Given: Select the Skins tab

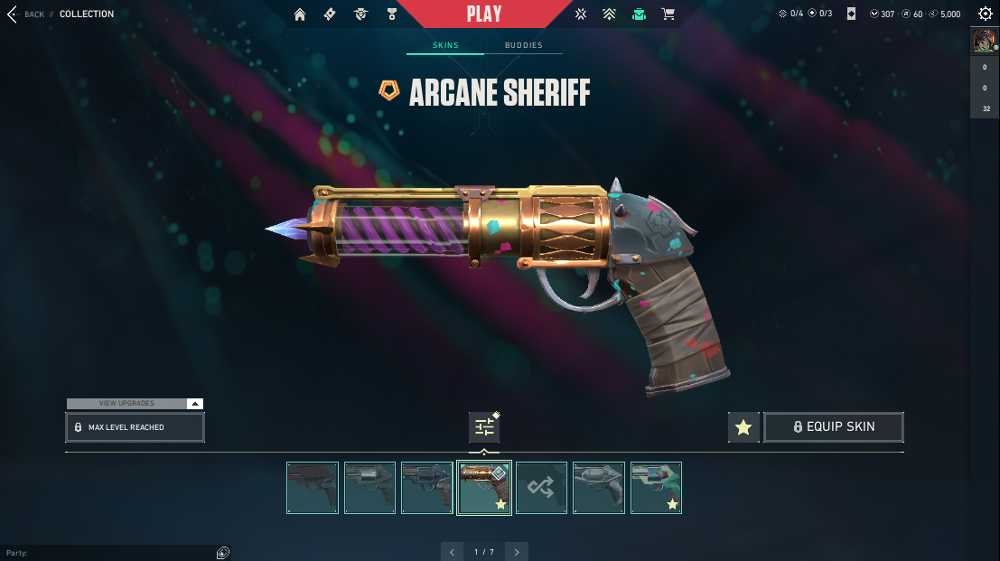Looking at the screenshot, I should click(x=445, y=45).
